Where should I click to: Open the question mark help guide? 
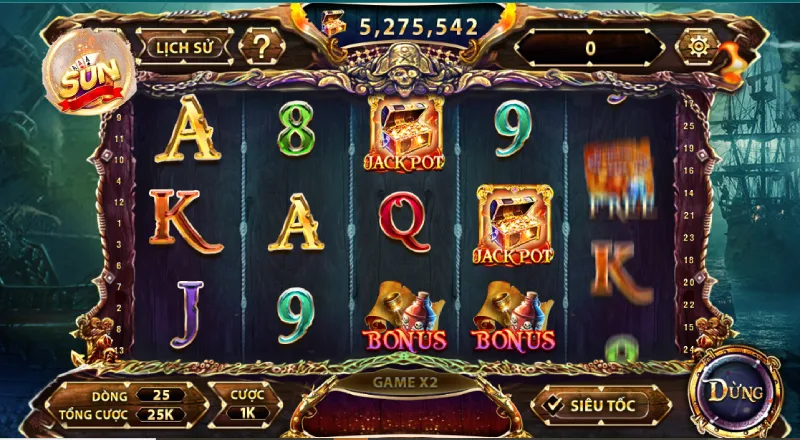tap(262, 46)
